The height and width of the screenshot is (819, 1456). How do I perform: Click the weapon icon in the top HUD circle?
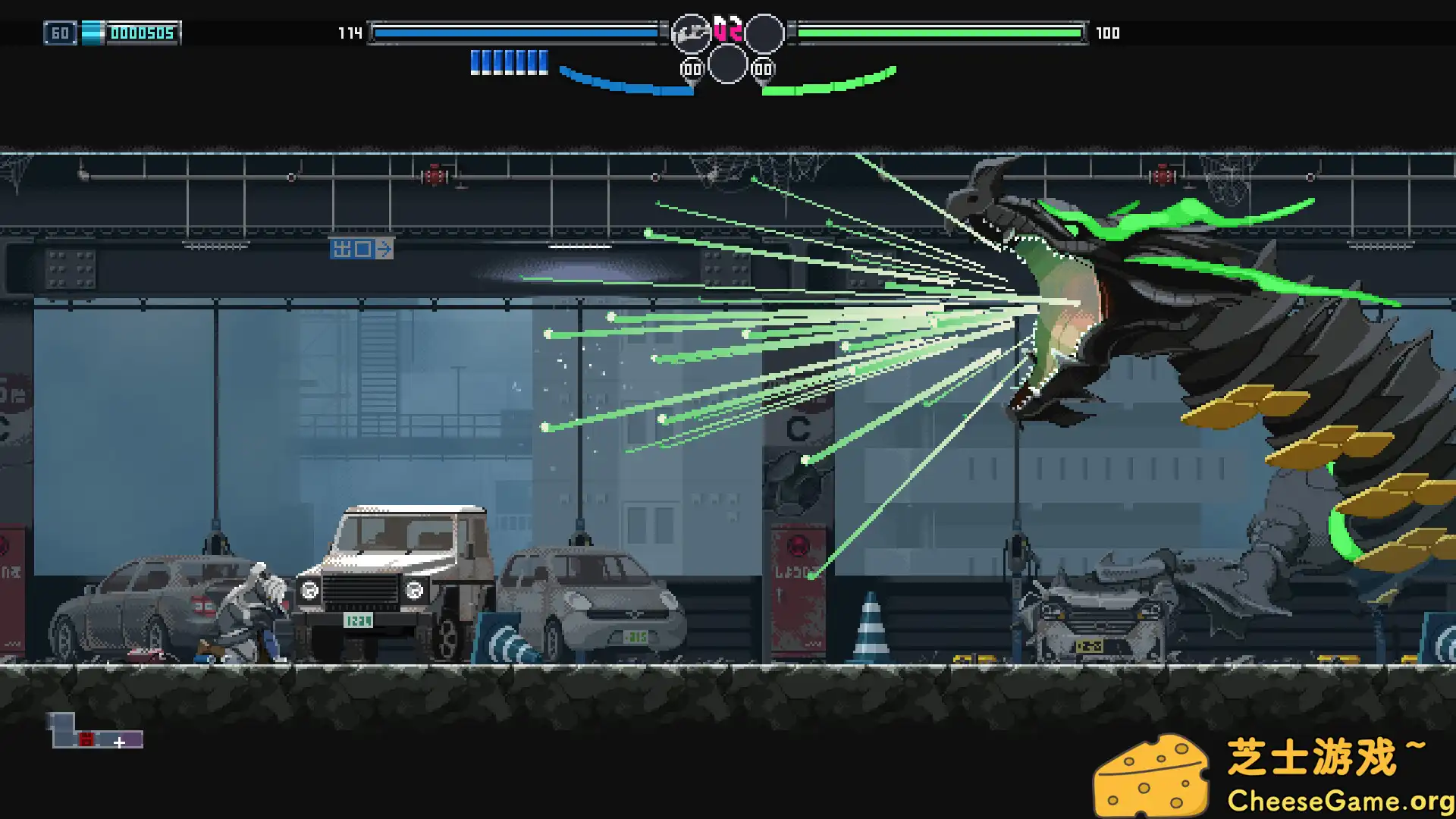(x=690, y=32)
